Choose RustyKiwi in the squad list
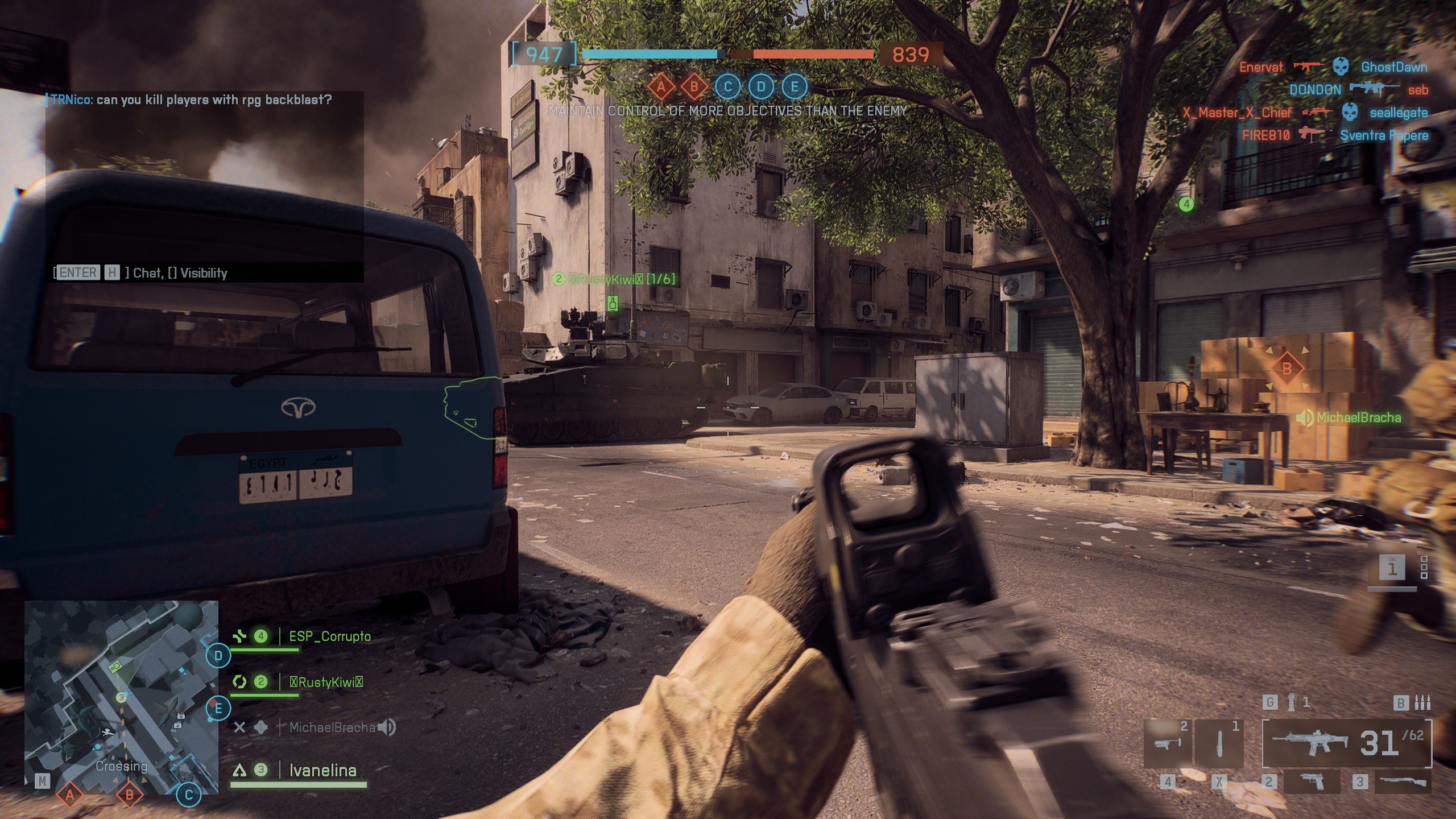The width and height of the screenshot is (1456, 819). (326, 682)
